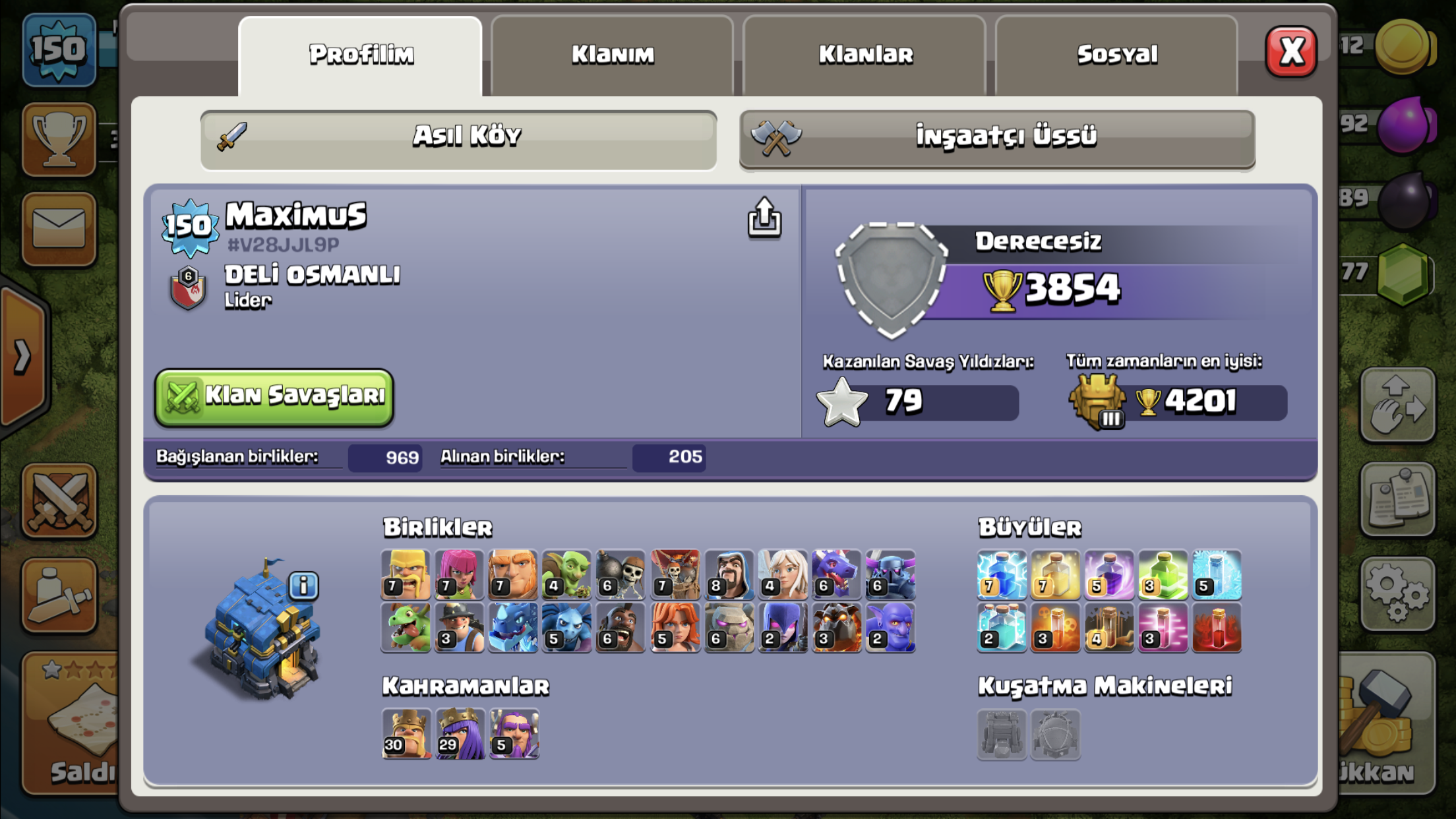Open the mailbox envelope button

(x=59, y=229)
